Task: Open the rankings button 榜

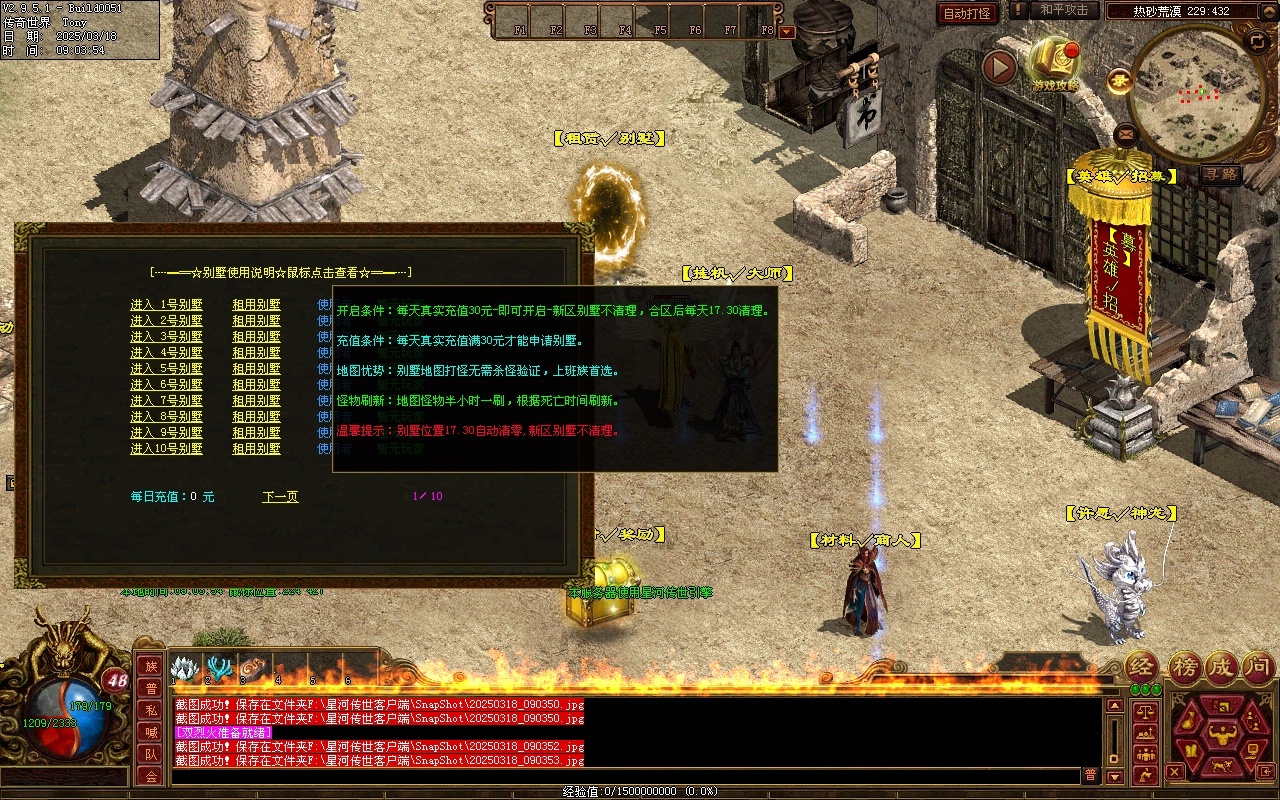Action: (1185, 667)
